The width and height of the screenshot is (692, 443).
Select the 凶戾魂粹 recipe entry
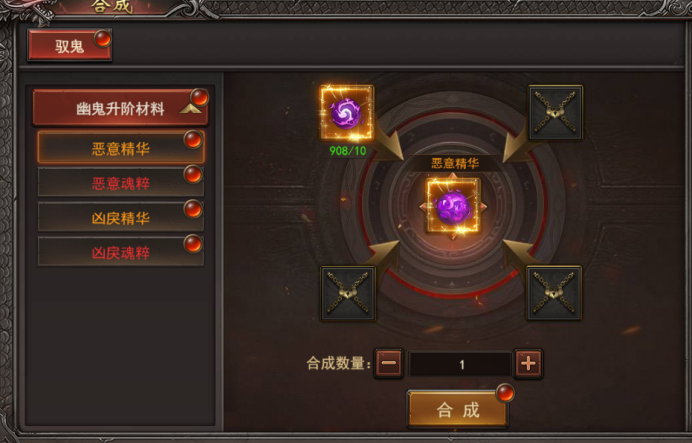point(120,252)
